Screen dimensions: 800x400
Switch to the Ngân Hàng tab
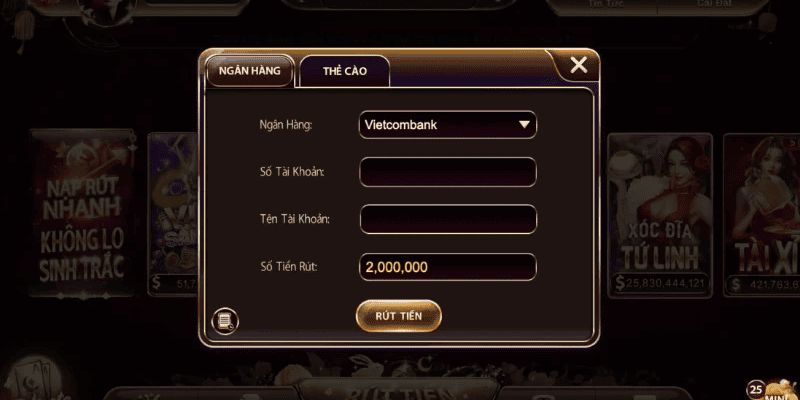(x=249, y=71)
